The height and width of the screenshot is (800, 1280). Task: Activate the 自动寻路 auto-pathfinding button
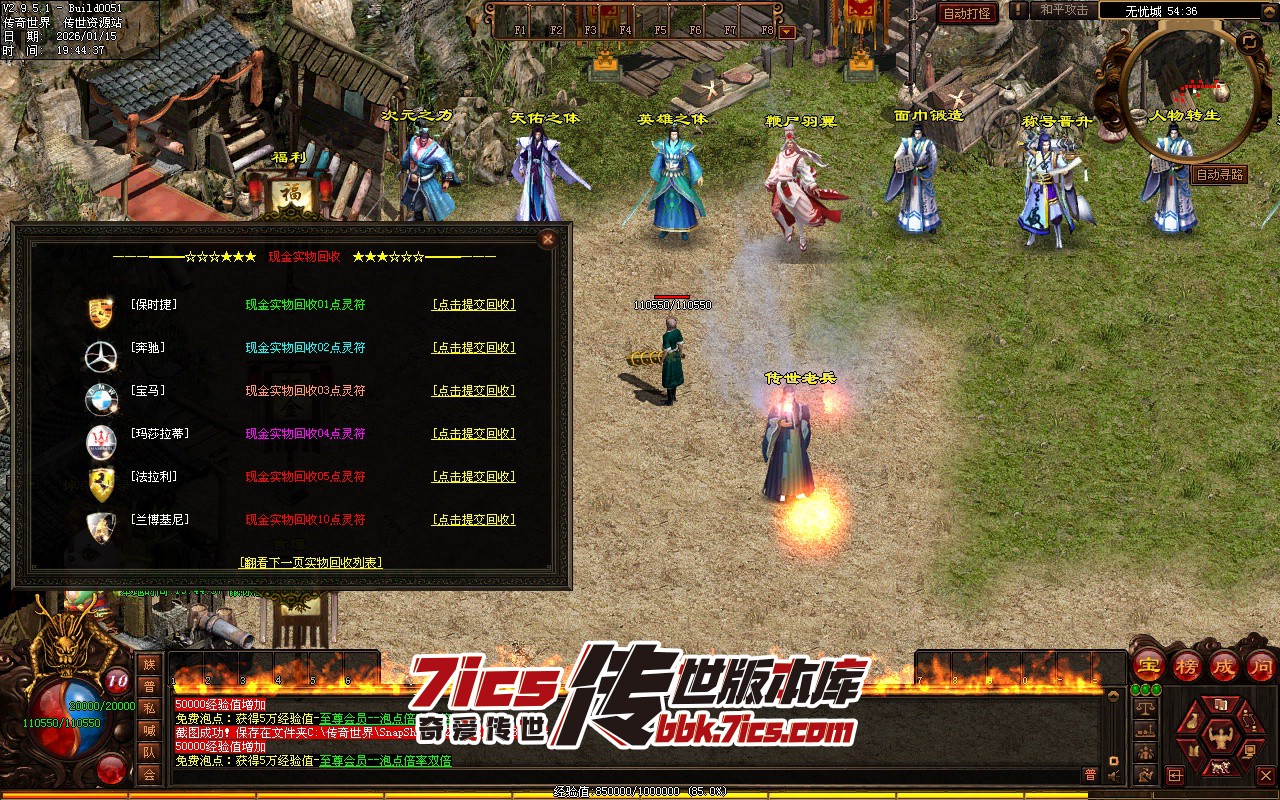tap(1219, 175)
